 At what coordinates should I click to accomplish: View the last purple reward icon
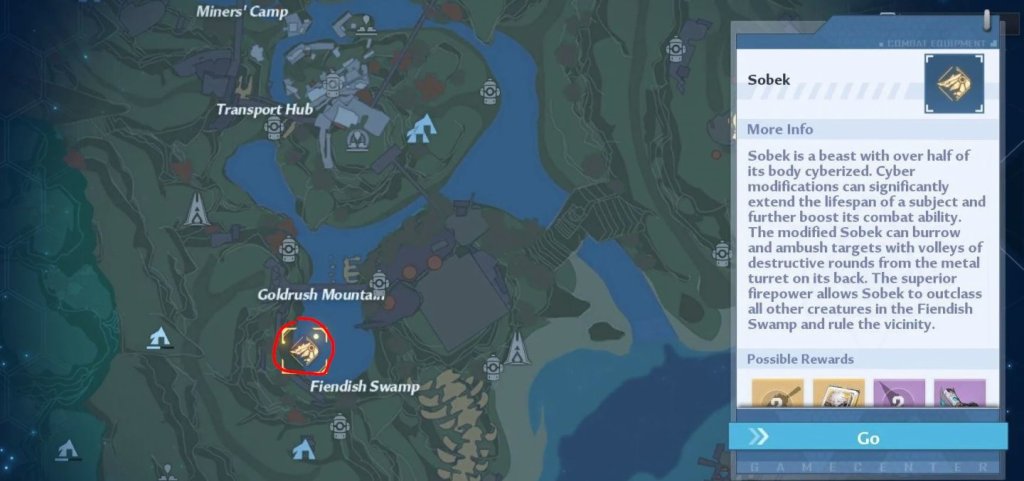pos(959,395)
